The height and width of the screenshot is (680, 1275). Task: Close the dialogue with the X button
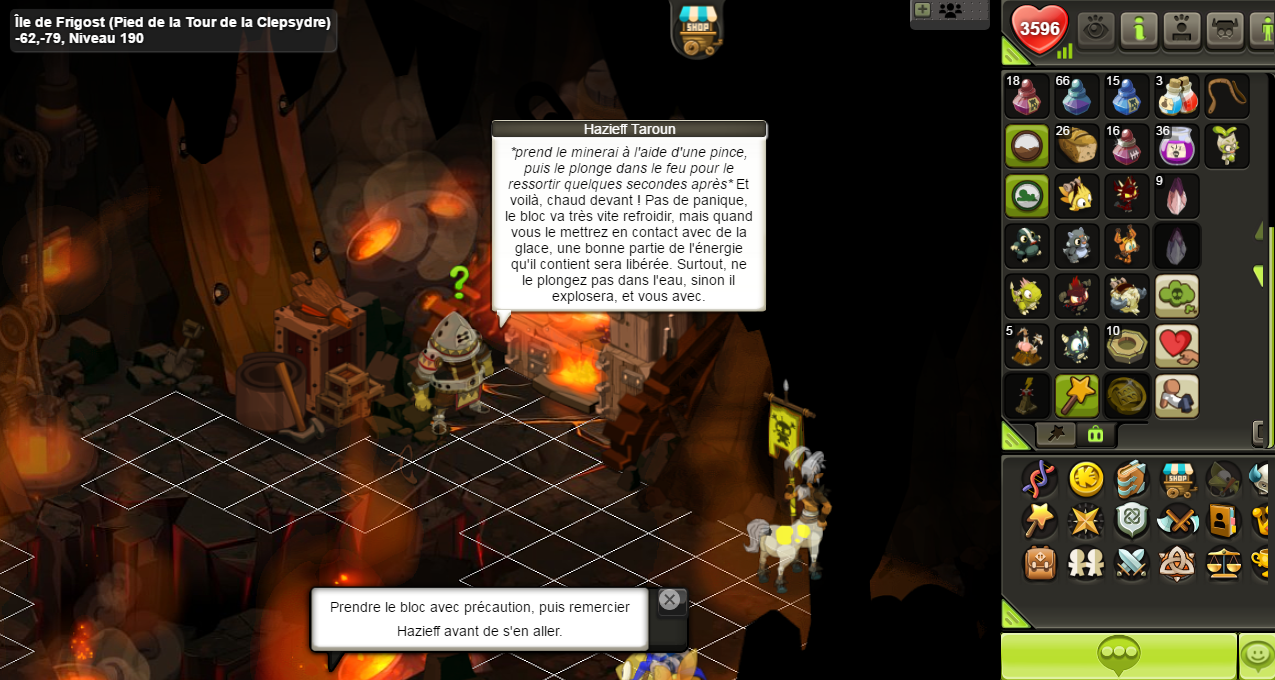click(669, 600)
